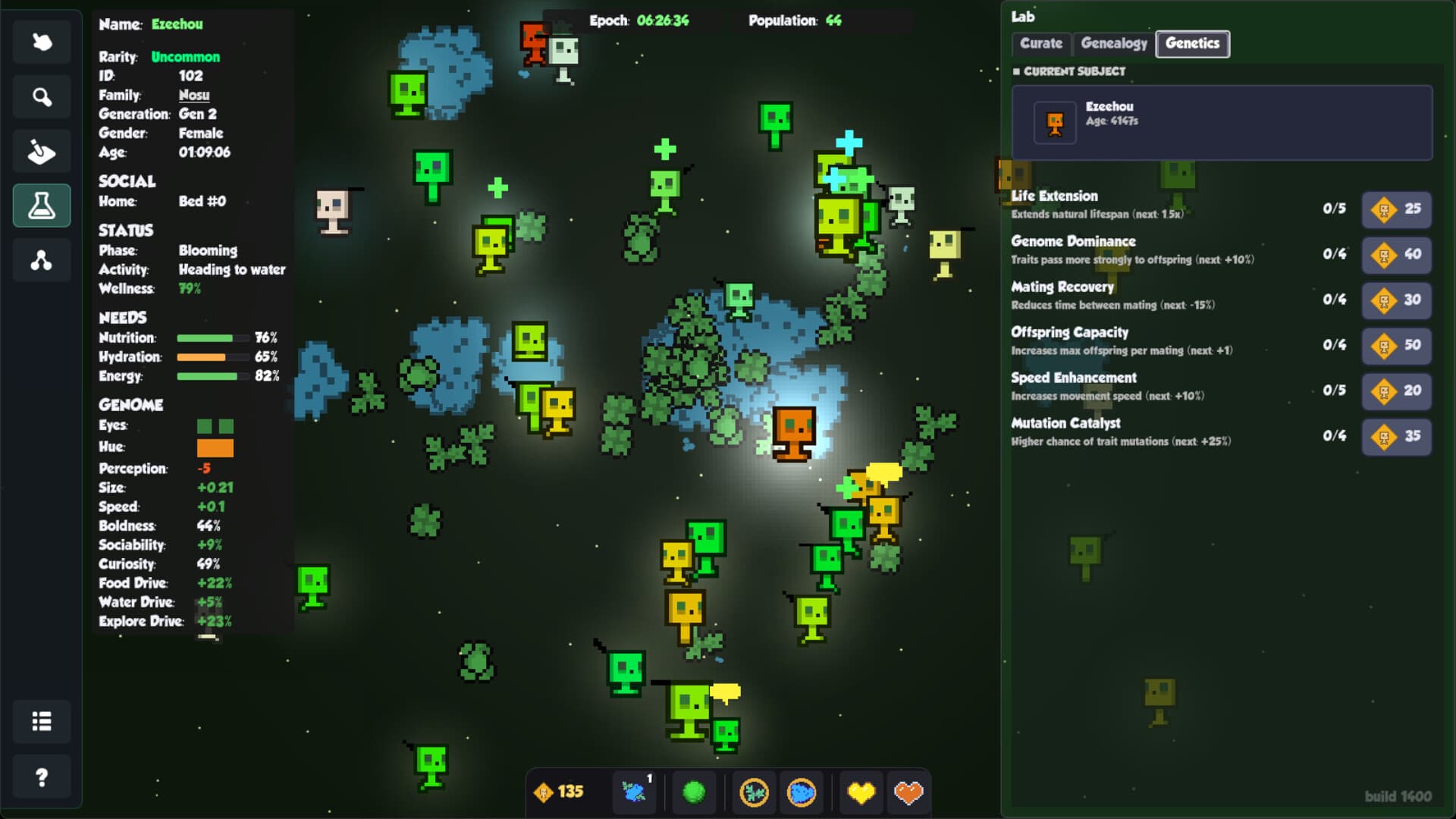Switch to the Curate tab
This screenshot has height=819, width=1456.
tap(1040, 44)
